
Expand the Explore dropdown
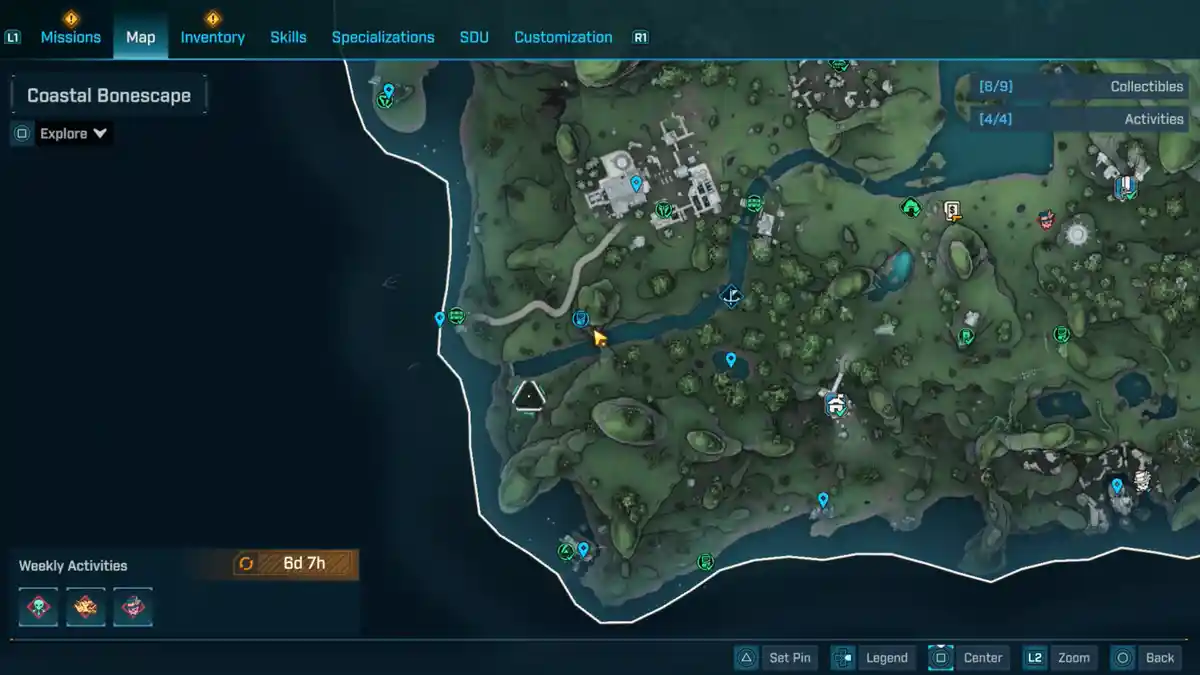point(74,134)
